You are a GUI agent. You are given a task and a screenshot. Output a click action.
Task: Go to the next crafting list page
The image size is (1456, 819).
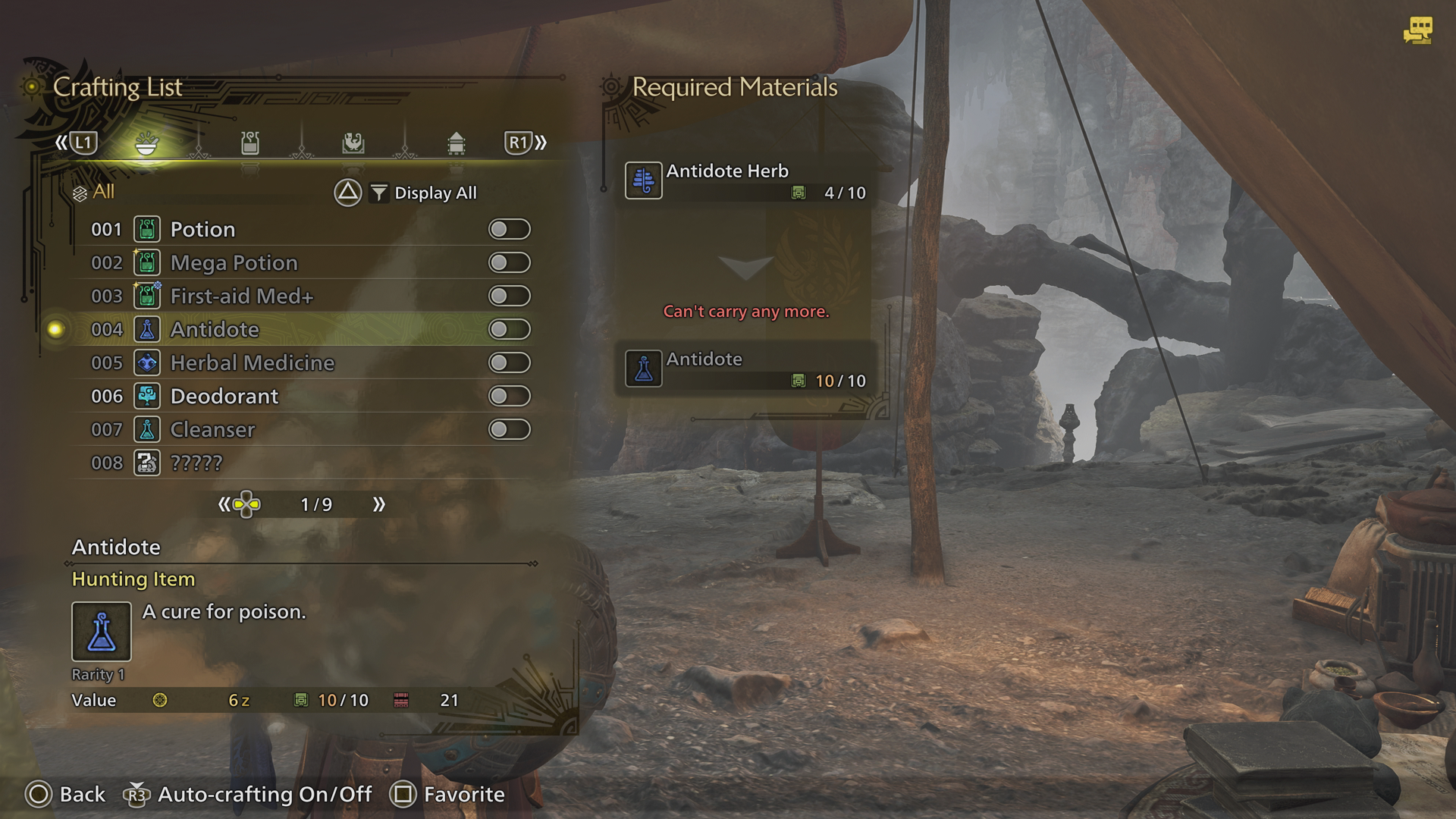point(378,504)
